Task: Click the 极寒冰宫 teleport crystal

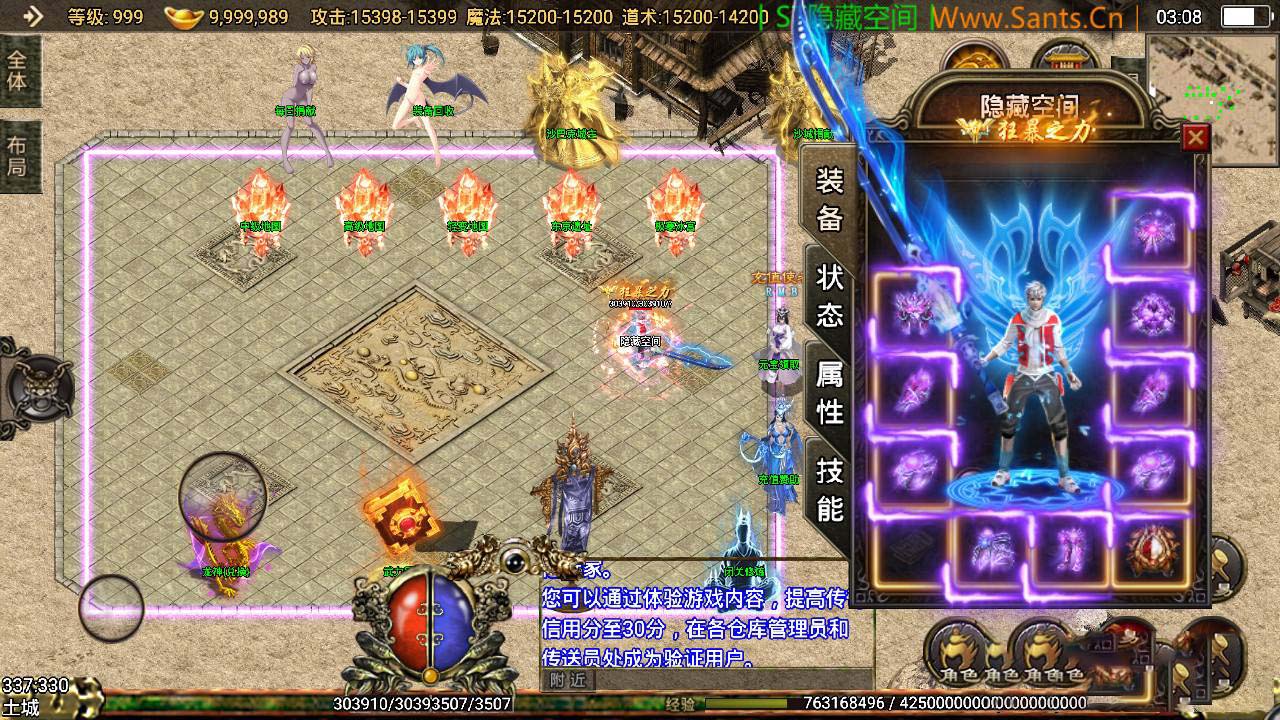Action: click(678, 210)
